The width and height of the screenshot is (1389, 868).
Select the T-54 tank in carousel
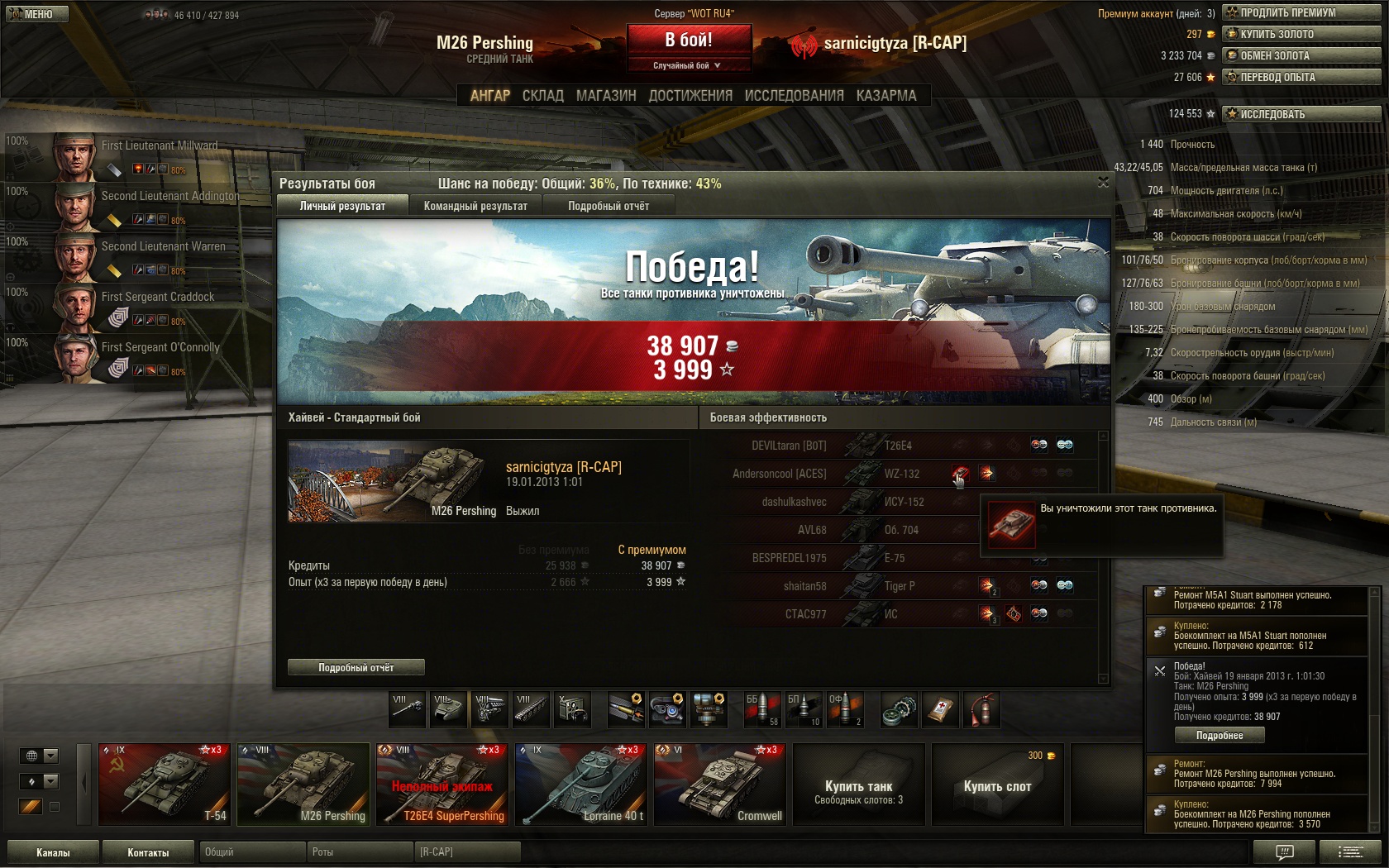165,784
